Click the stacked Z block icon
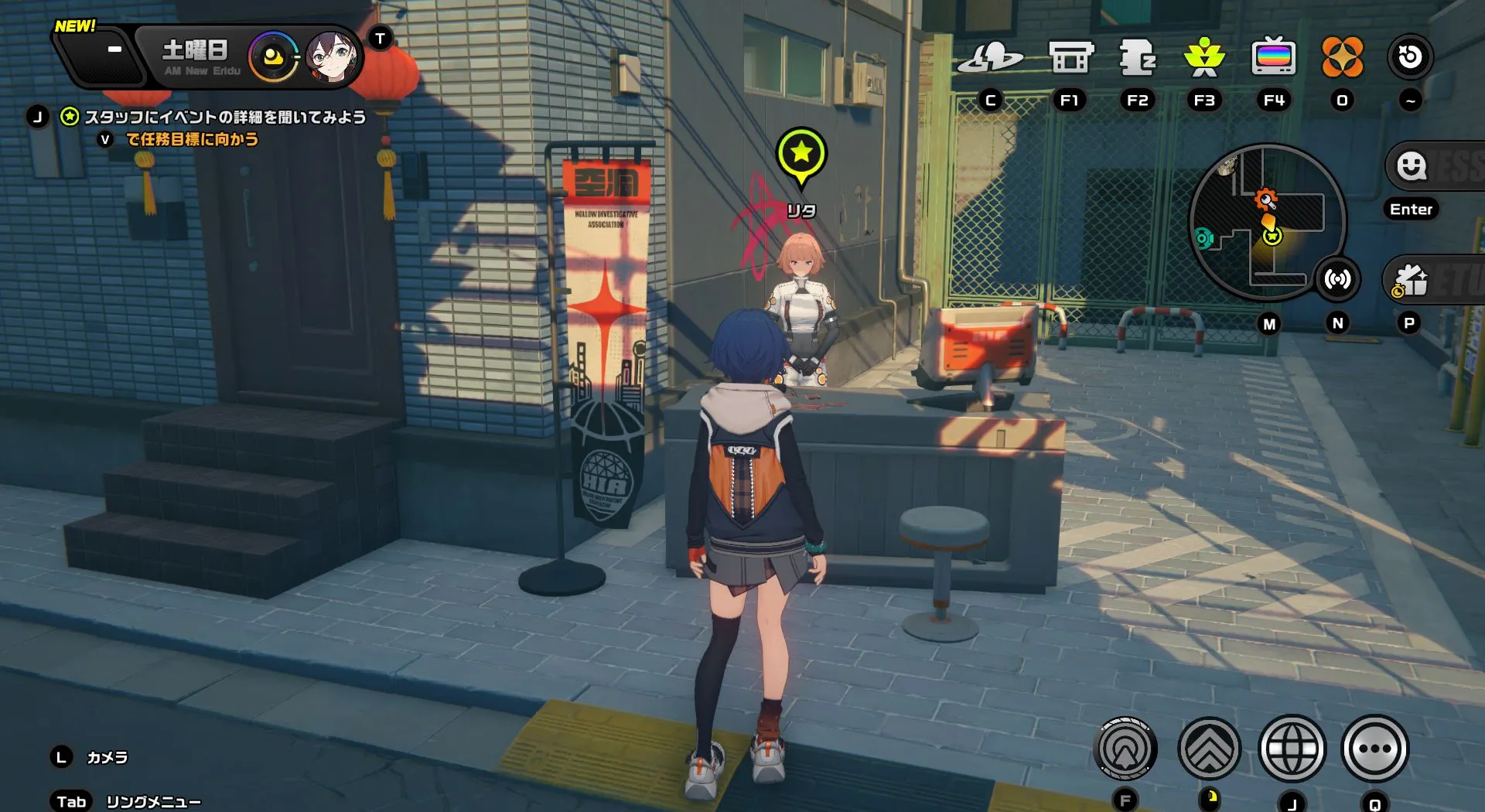 point(1137,57)
